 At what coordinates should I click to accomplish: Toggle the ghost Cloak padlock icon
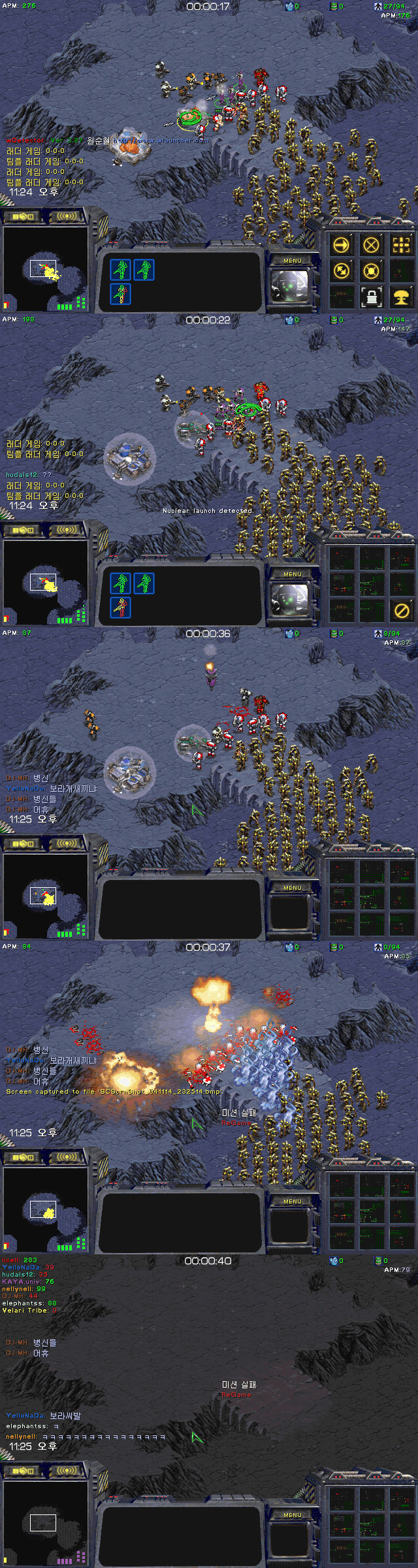[371, 297]
